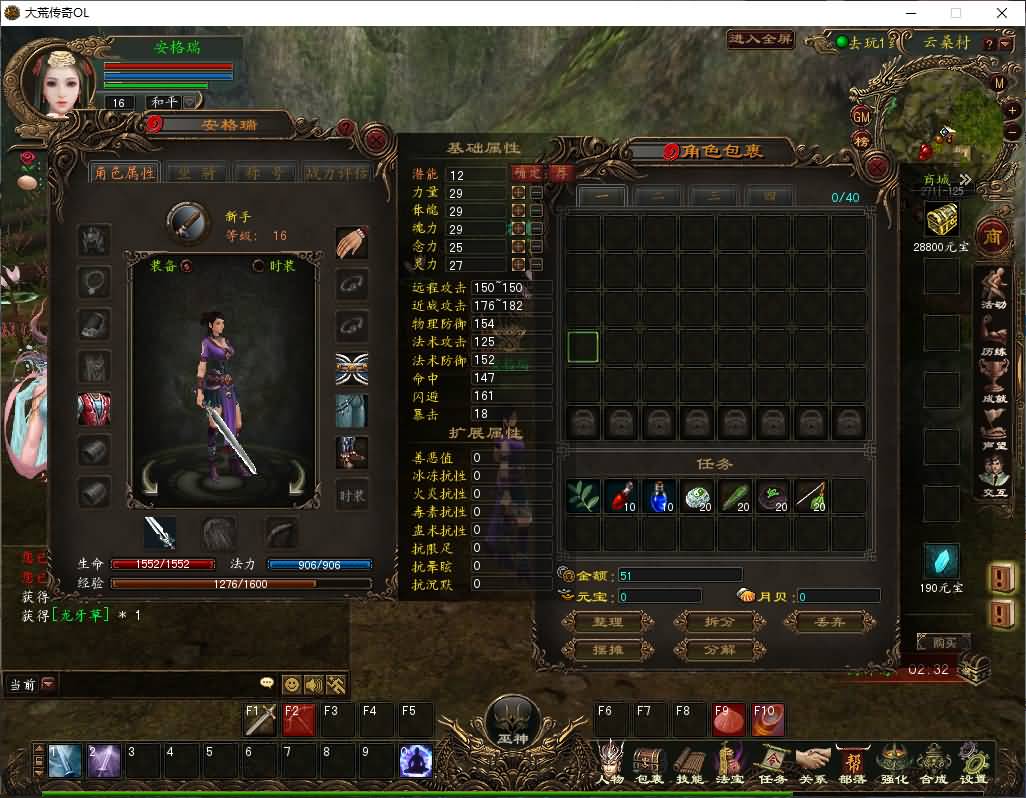Choose the 丢弃 discard button
This screenshot has width=1026, height=798.
click(x=830, y=622)
